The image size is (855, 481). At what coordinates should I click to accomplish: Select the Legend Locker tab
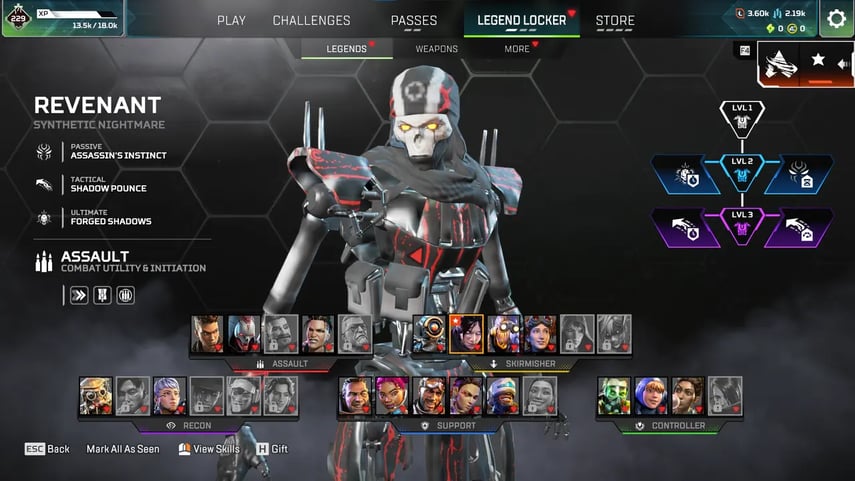[x=521, y=20]
